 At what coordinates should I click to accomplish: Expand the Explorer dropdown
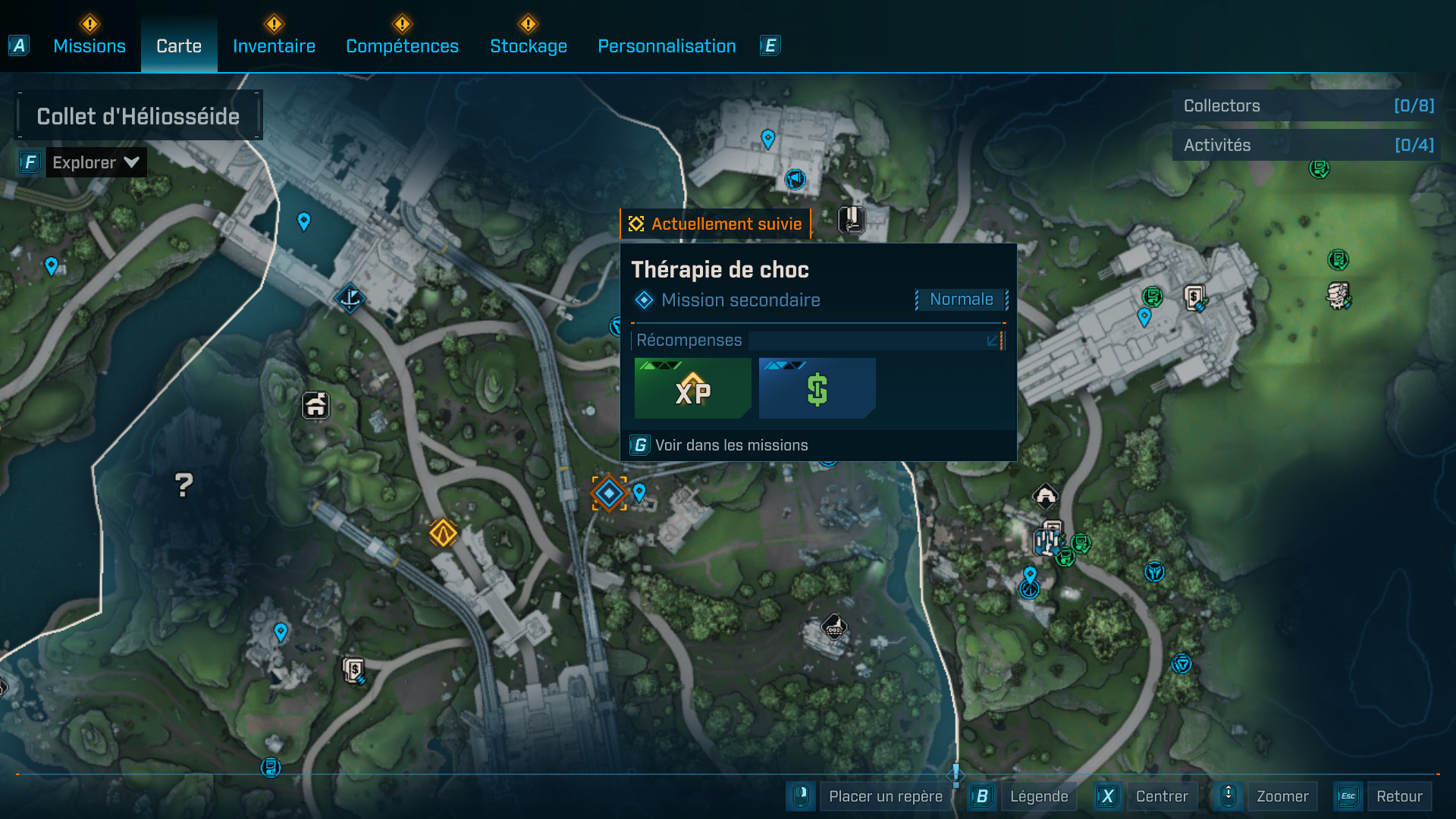(96, 162)
